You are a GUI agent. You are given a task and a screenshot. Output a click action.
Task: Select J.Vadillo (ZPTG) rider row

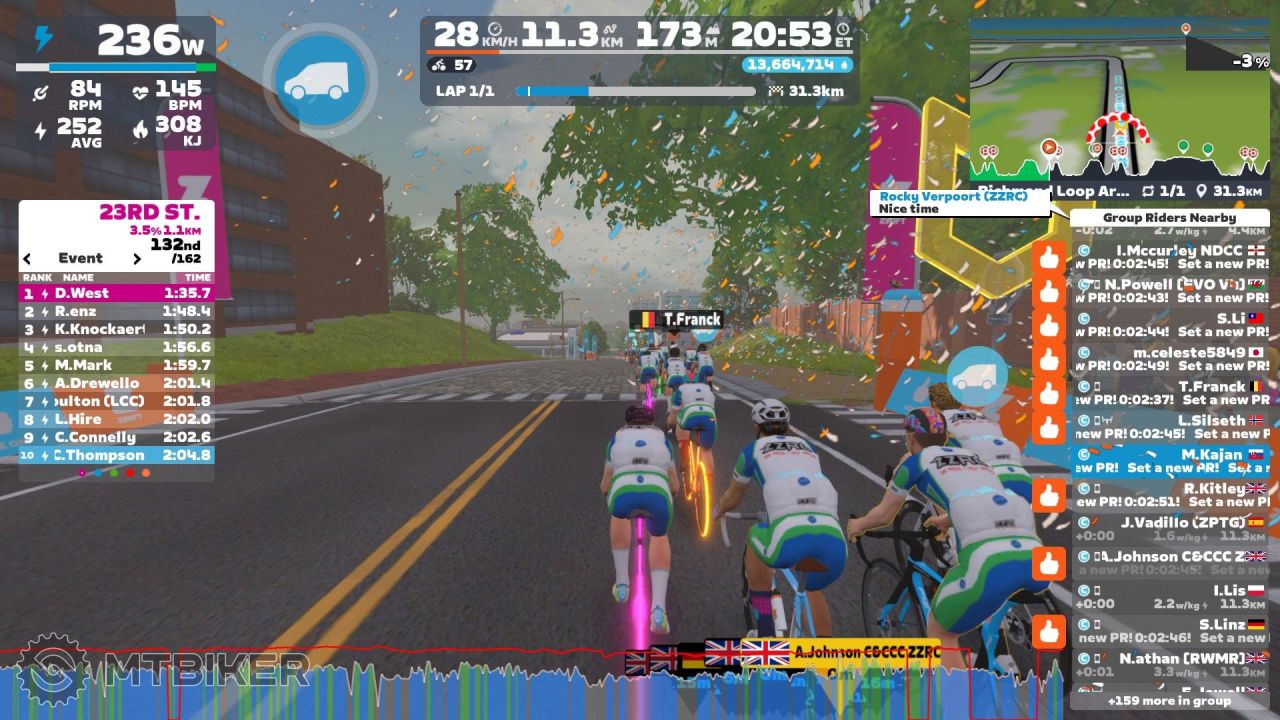click(x=1170, y=529)
